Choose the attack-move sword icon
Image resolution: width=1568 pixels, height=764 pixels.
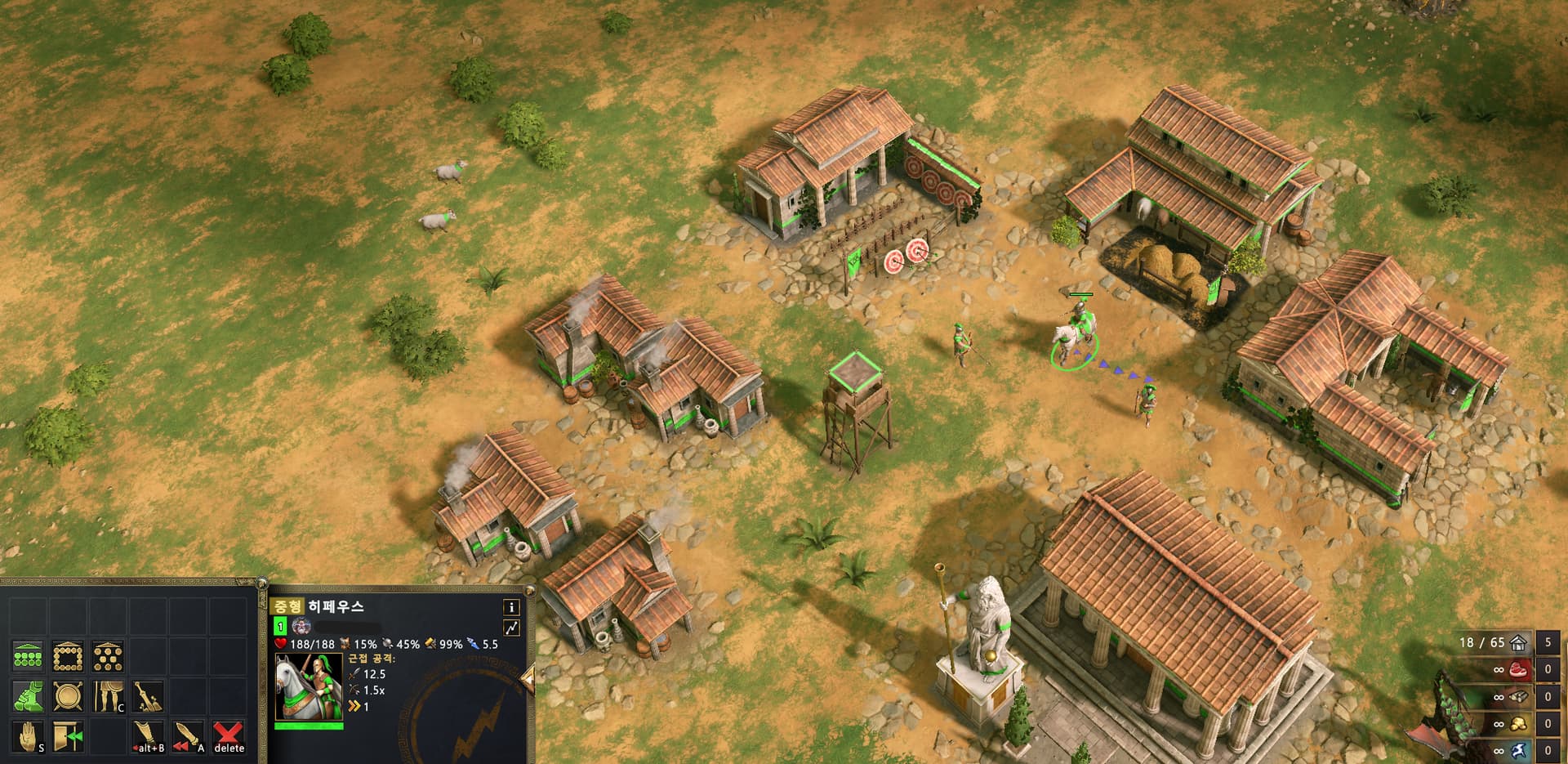(x=188, y=736)
